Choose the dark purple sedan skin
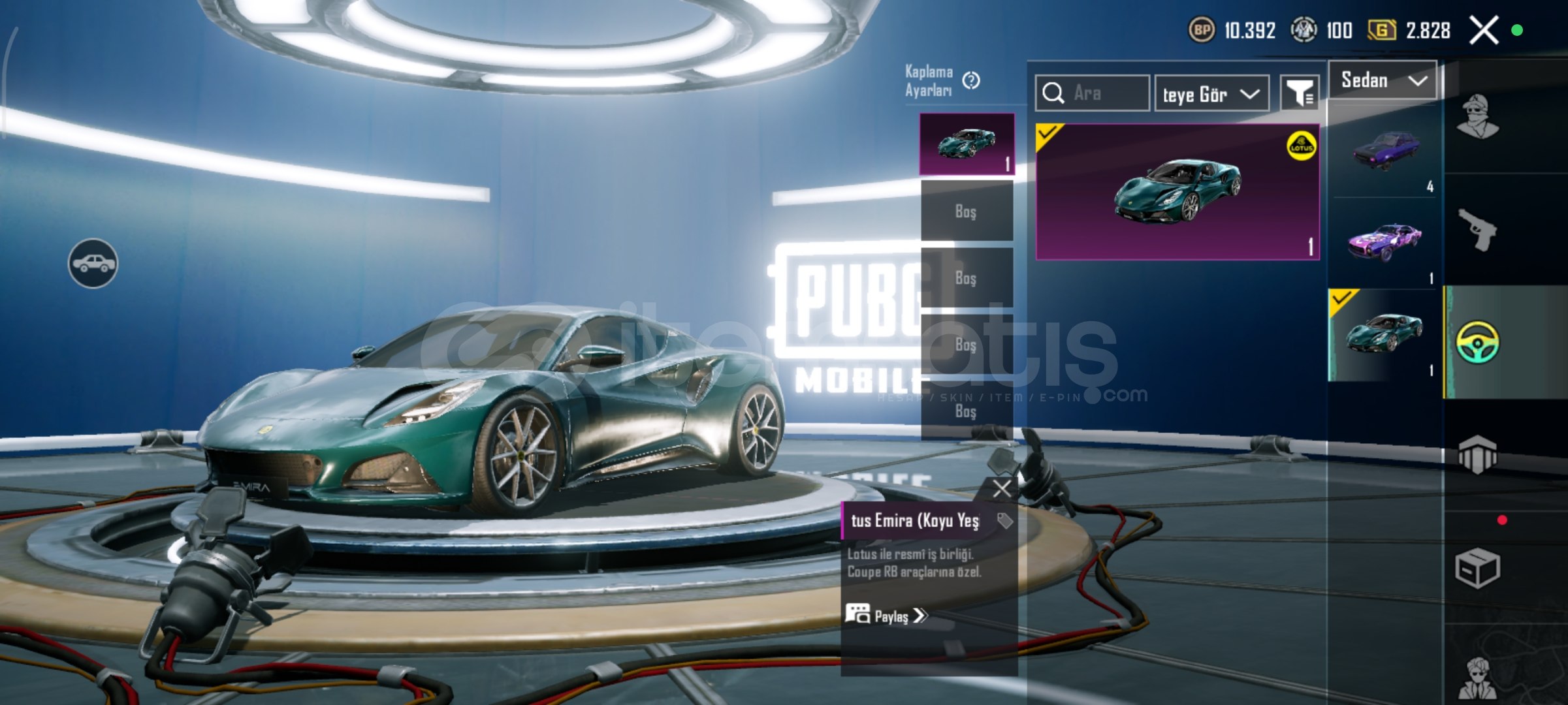 point(1386,151)
